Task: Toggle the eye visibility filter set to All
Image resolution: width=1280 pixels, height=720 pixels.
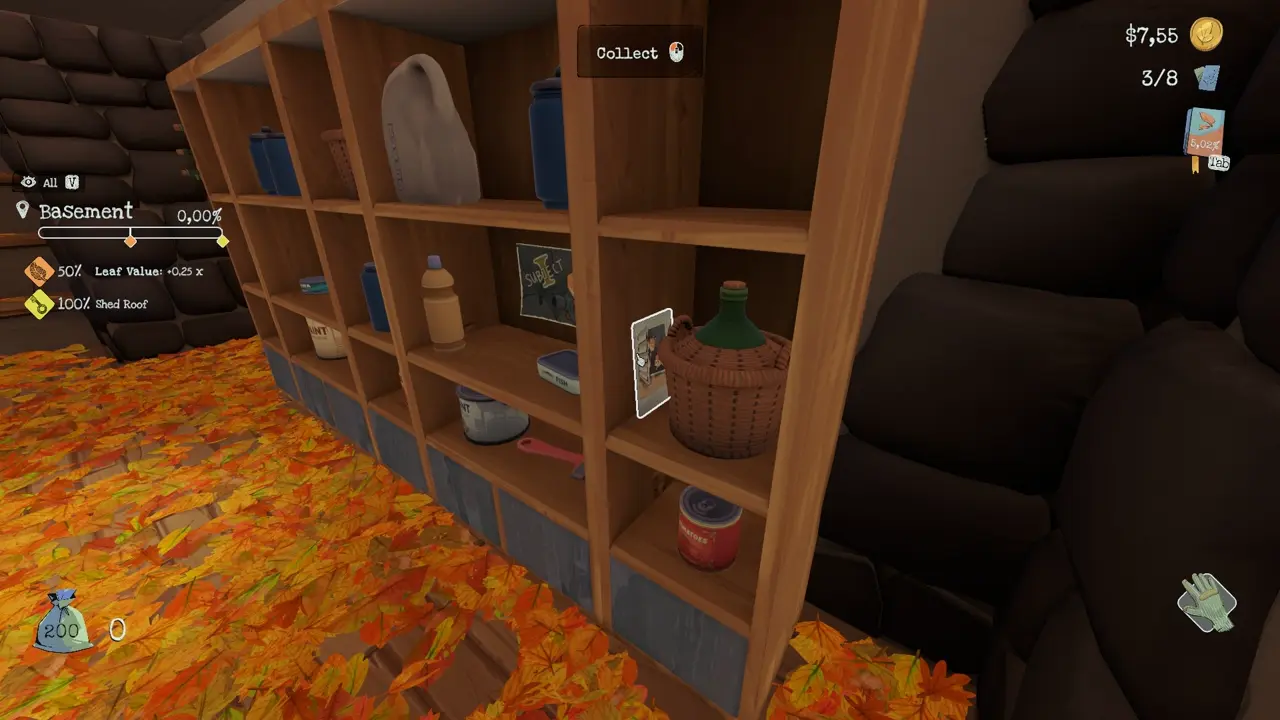Action: (x=28, y=183)
